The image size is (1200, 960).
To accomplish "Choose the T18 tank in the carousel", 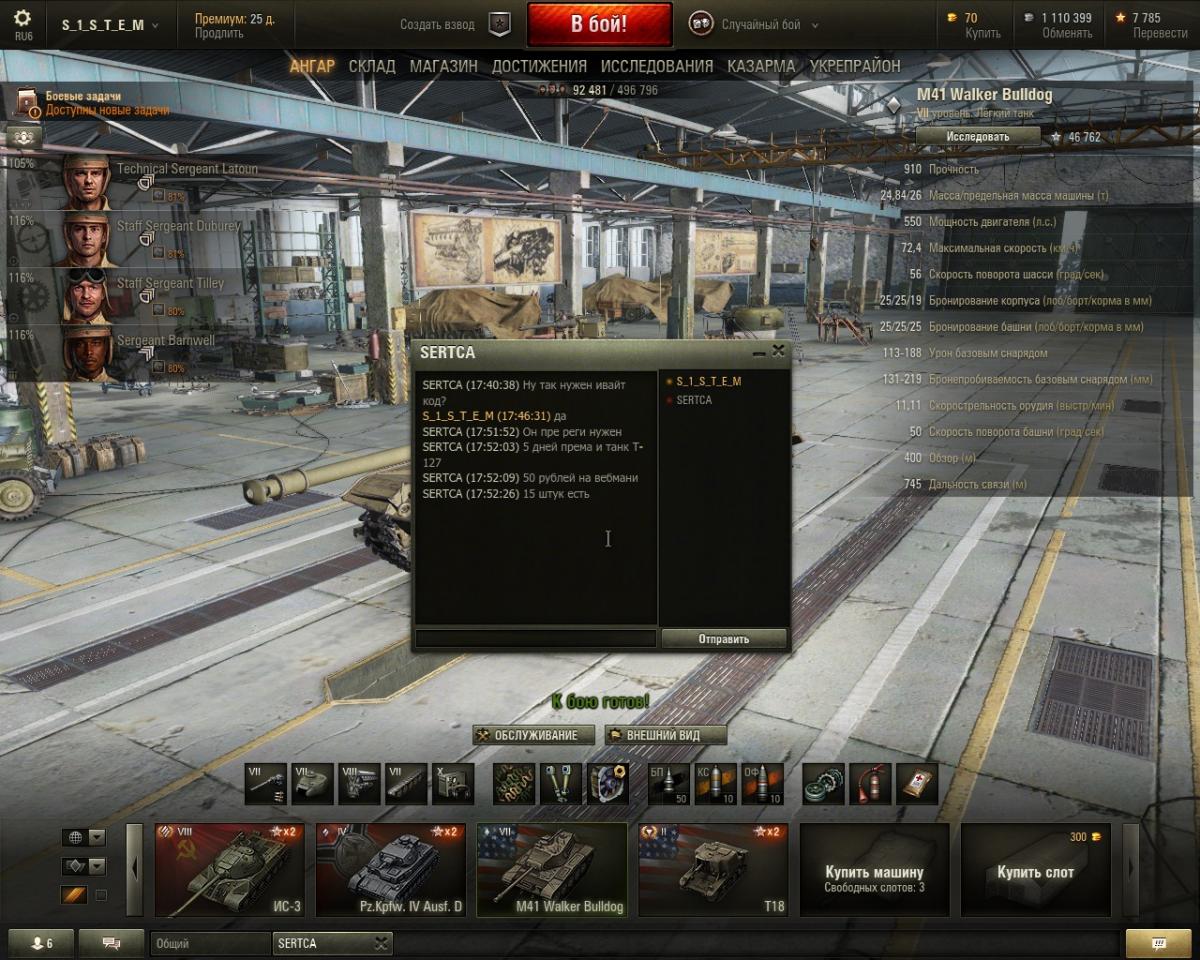I will click(713, 870).
